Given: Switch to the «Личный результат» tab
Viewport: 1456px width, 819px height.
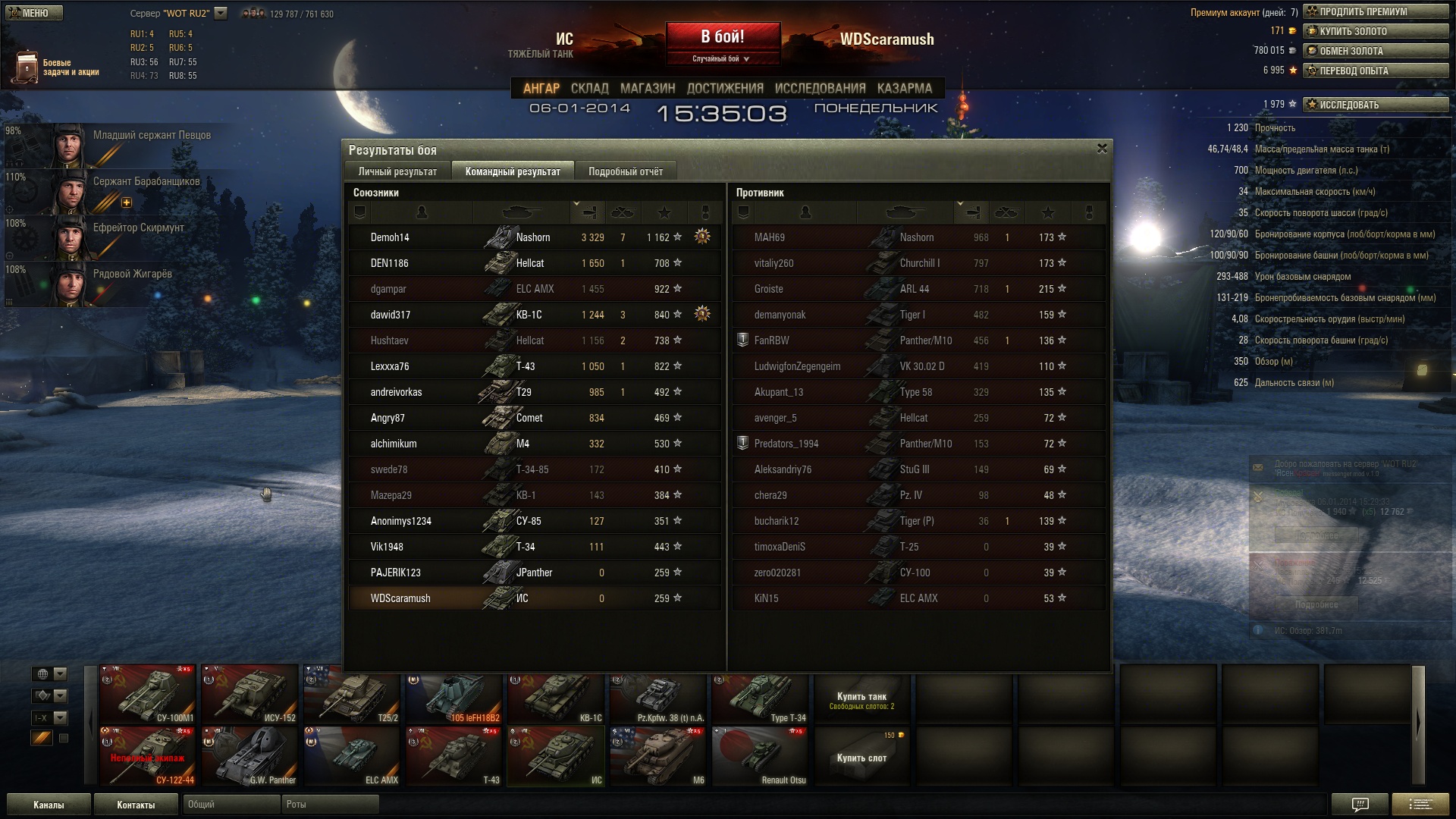Looking at the screenshot, I should point(397,171).
